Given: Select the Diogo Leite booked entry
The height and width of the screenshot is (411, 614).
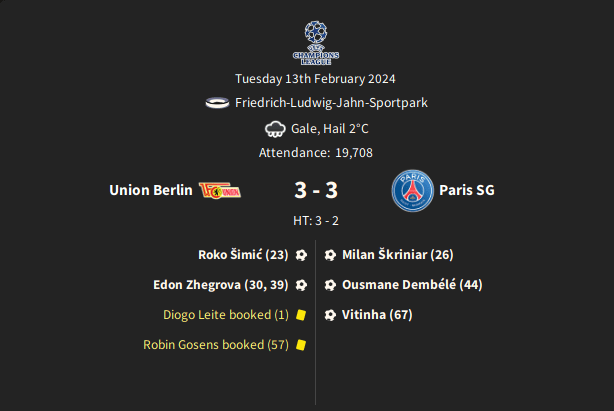Looking at the screenshot, I should click(x=225, y=315).
